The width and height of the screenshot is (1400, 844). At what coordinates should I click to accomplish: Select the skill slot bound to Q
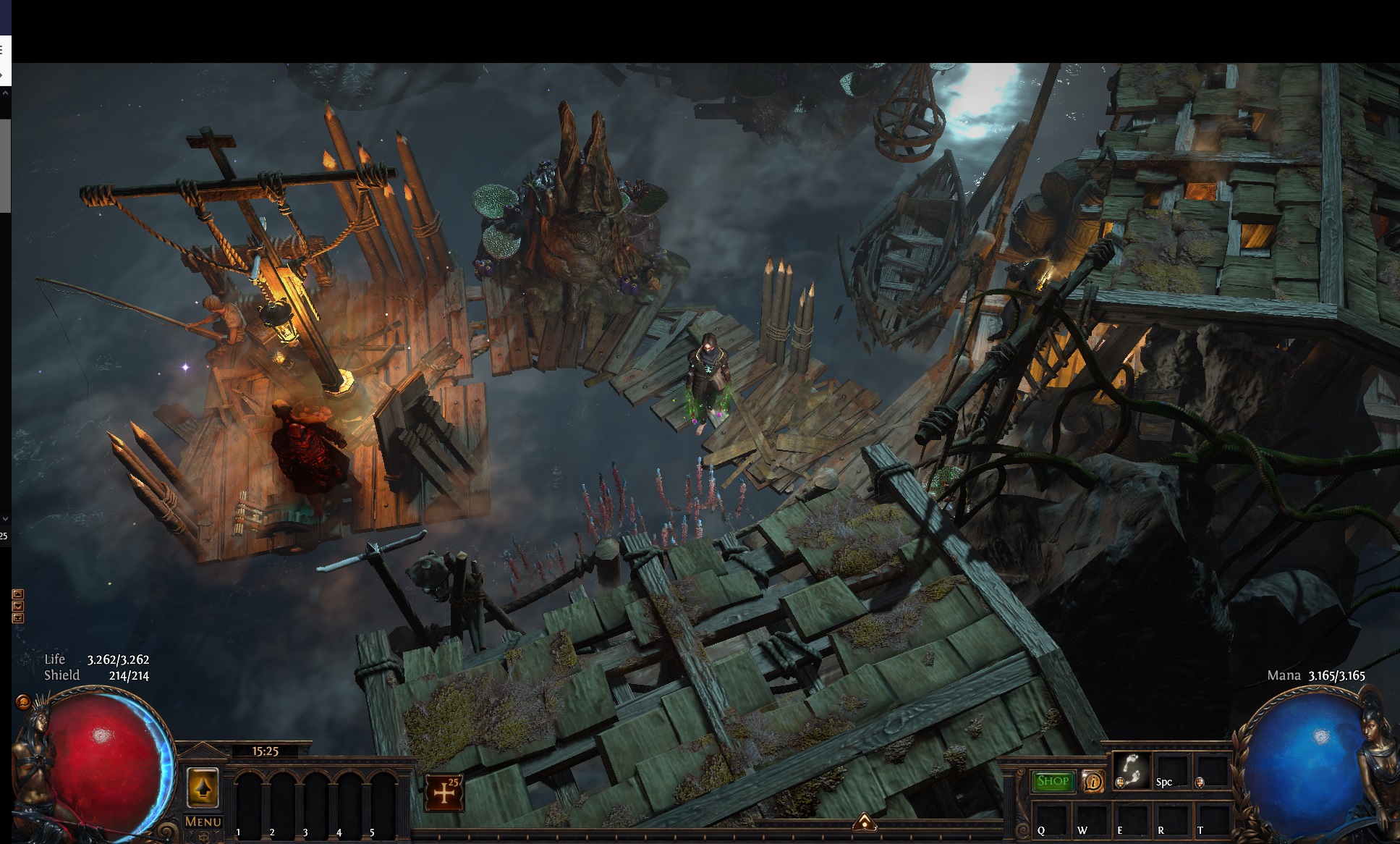point(1051,819)
